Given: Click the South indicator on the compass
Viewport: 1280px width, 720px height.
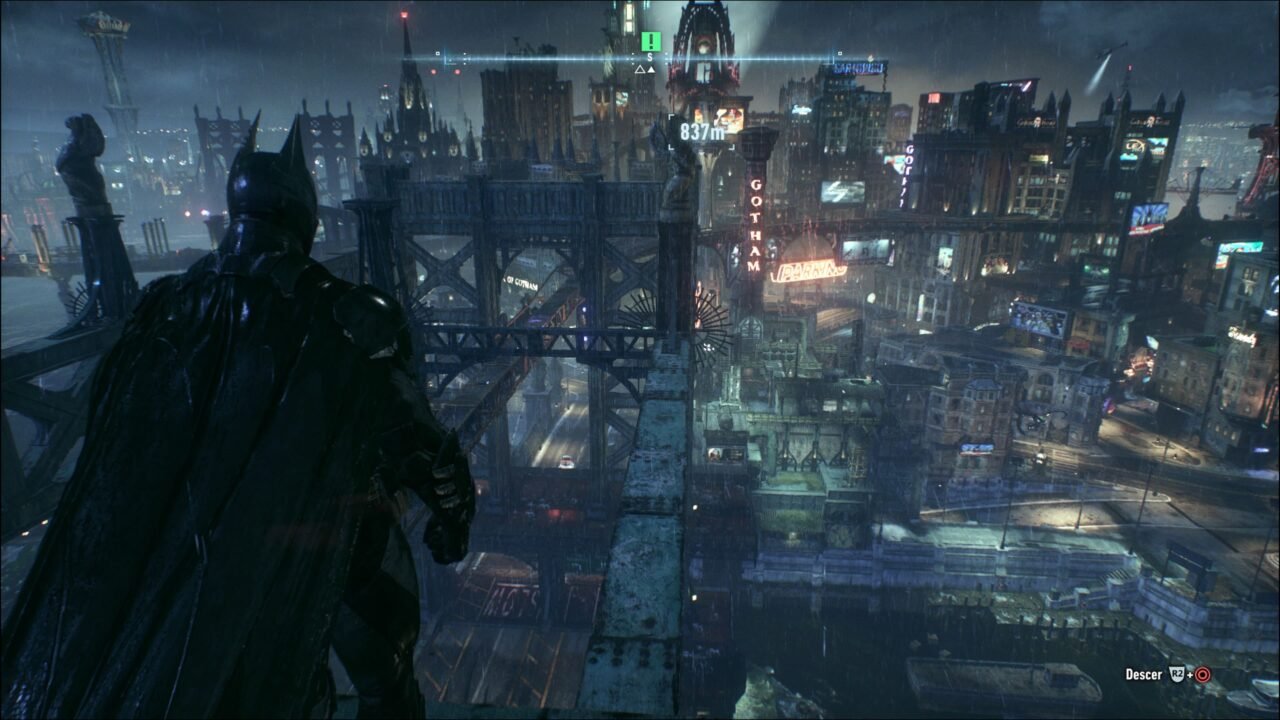Looking at the screenshot, I should pyautogui.click(x=649, y=57).
